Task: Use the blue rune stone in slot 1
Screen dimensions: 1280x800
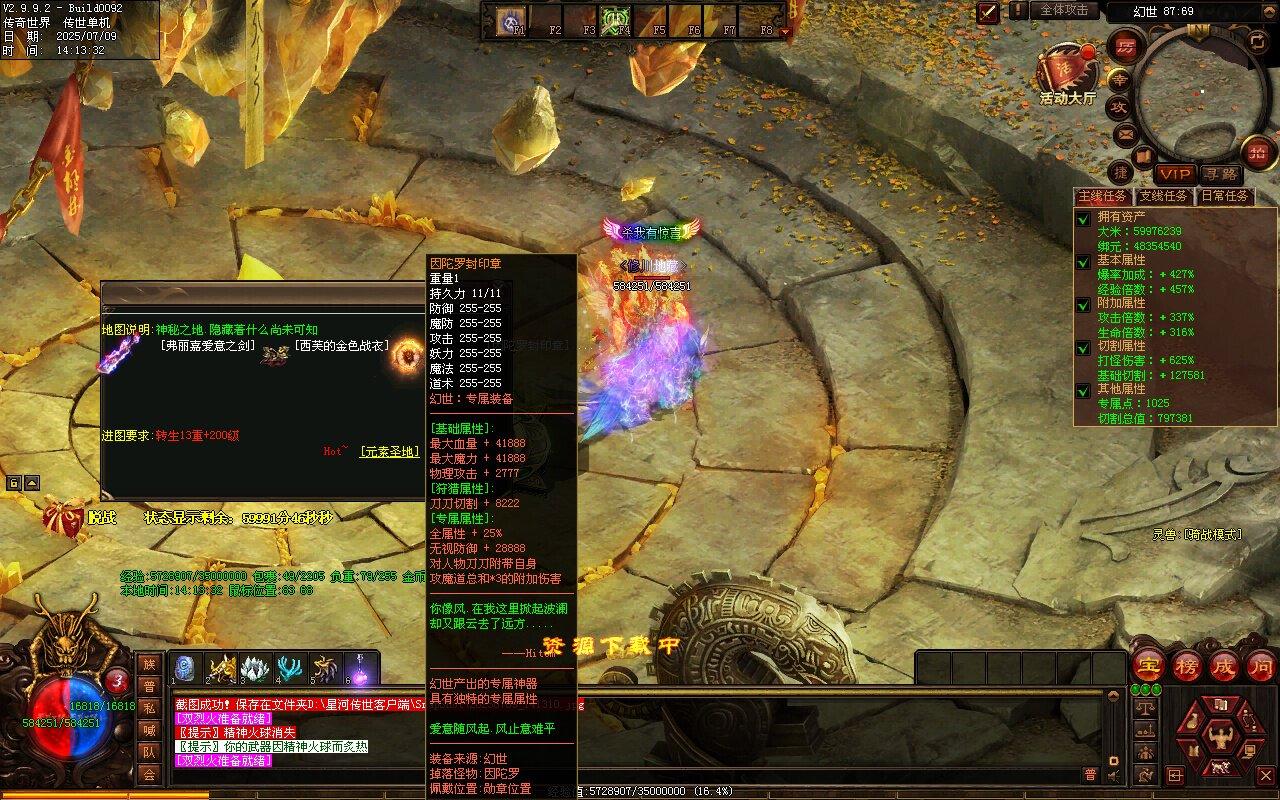Action: tap(184, 668)
